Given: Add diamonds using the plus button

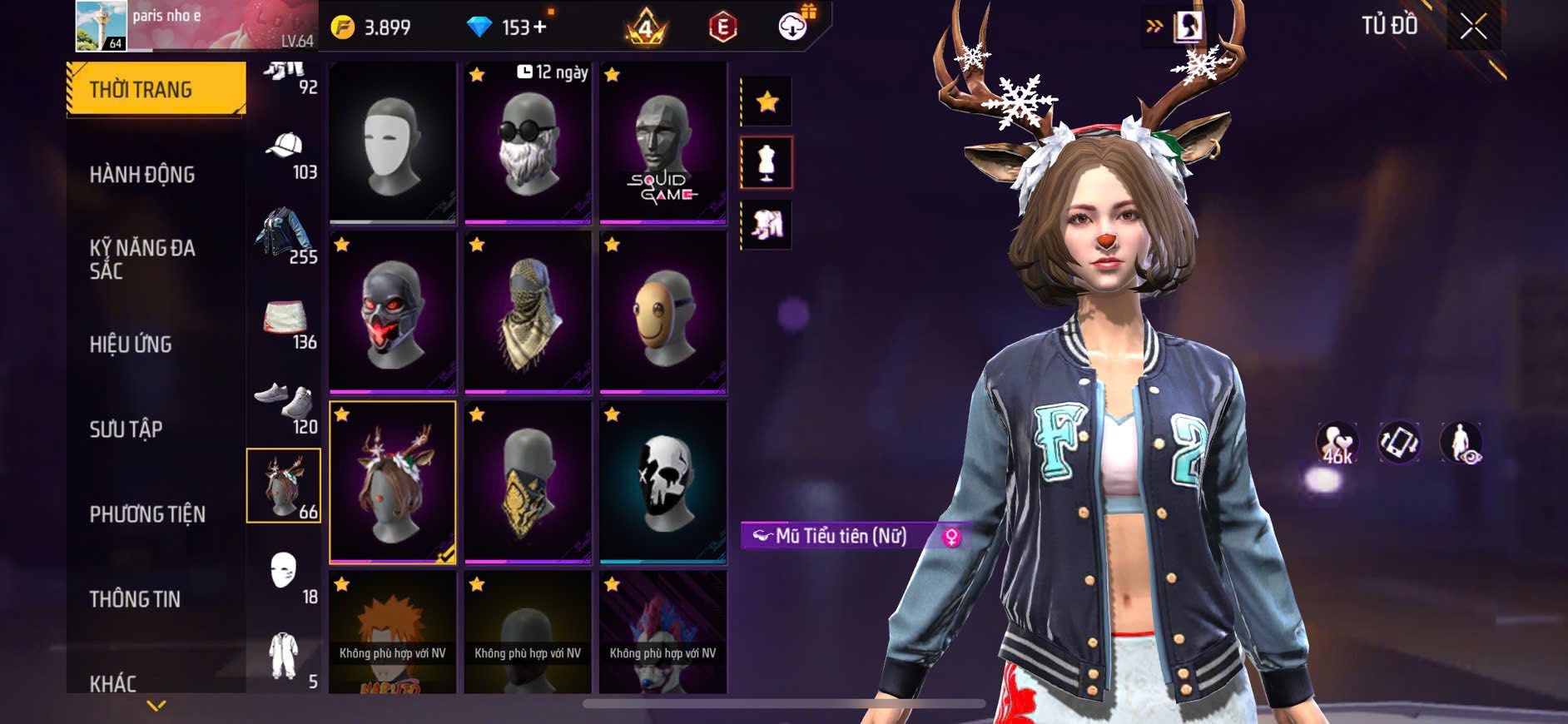Looking at the screenshot, I should pyautogui.click(x=540, y=27).
